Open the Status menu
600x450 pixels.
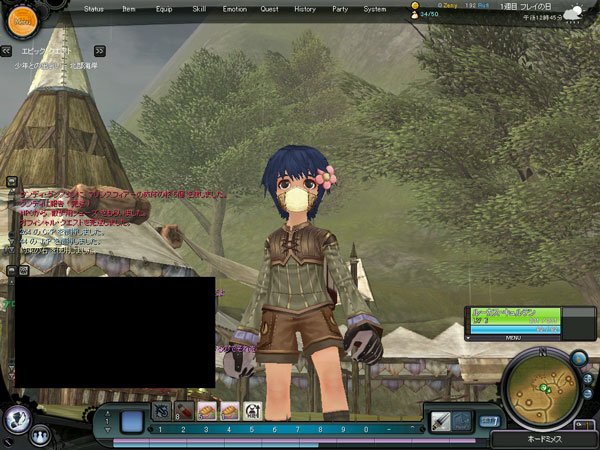tap(94, 8)
